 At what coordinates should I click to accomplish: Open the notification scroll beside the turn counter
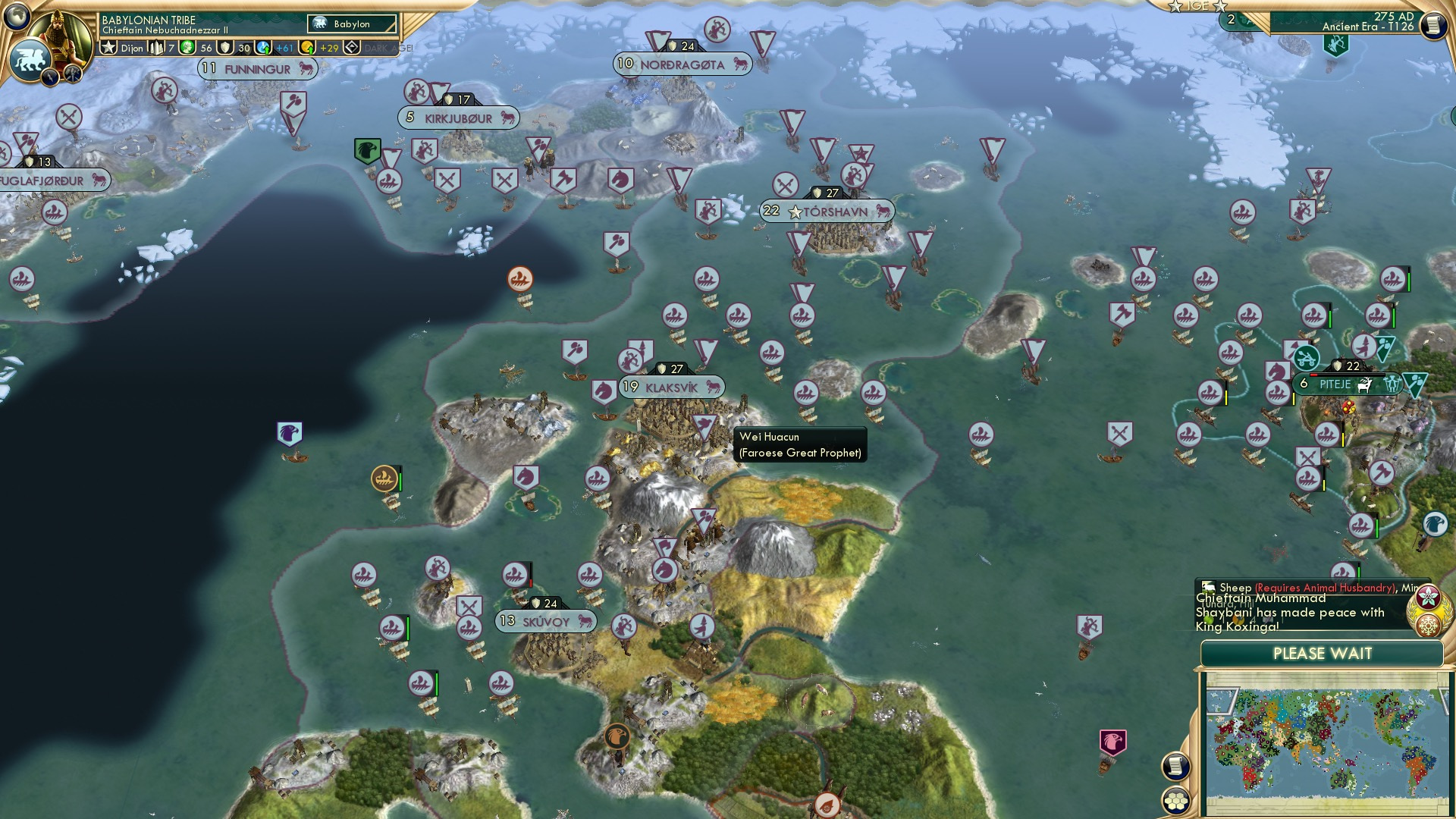click(1434, 26)
